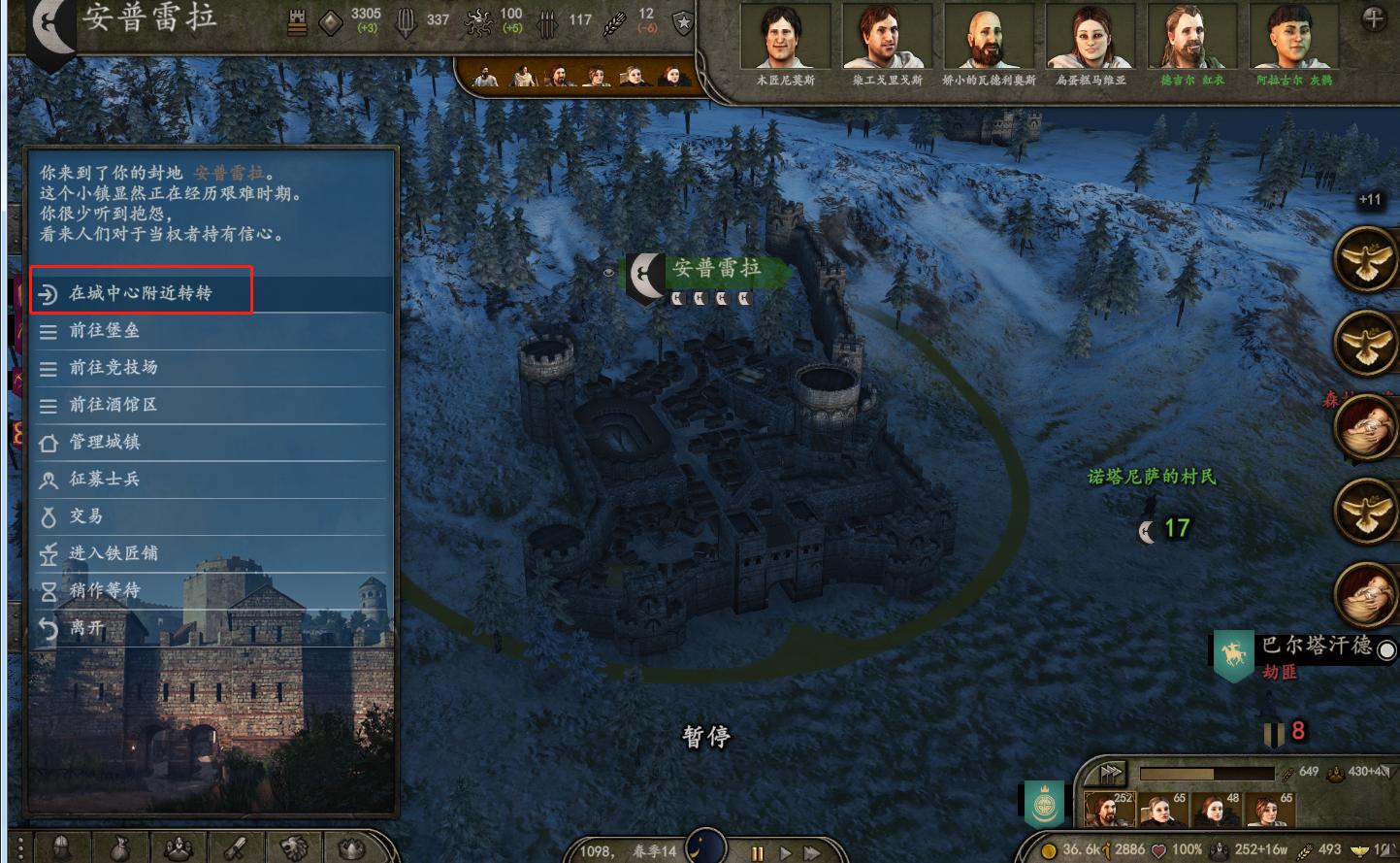Screen dimensions: 1400x863
Task: Pause the game with the pause button
Action: [758, 853]
